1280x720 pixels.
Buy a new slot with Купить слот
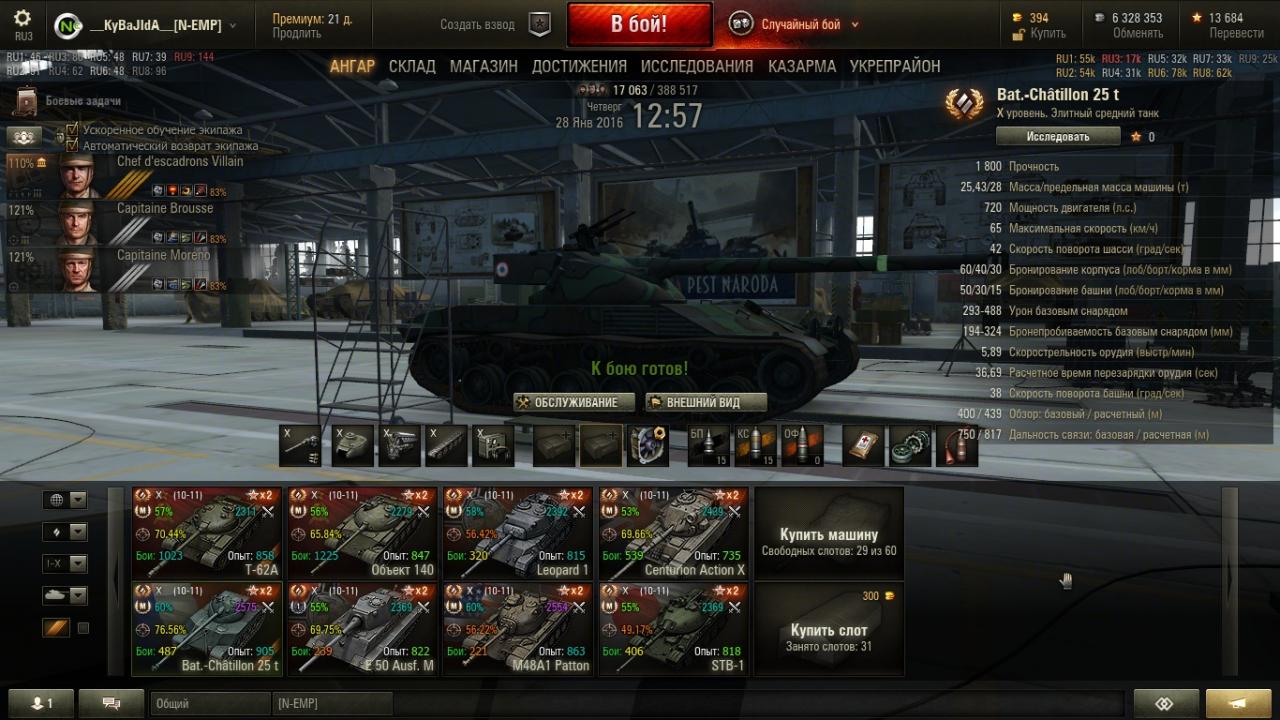click(x=829, y=629)
